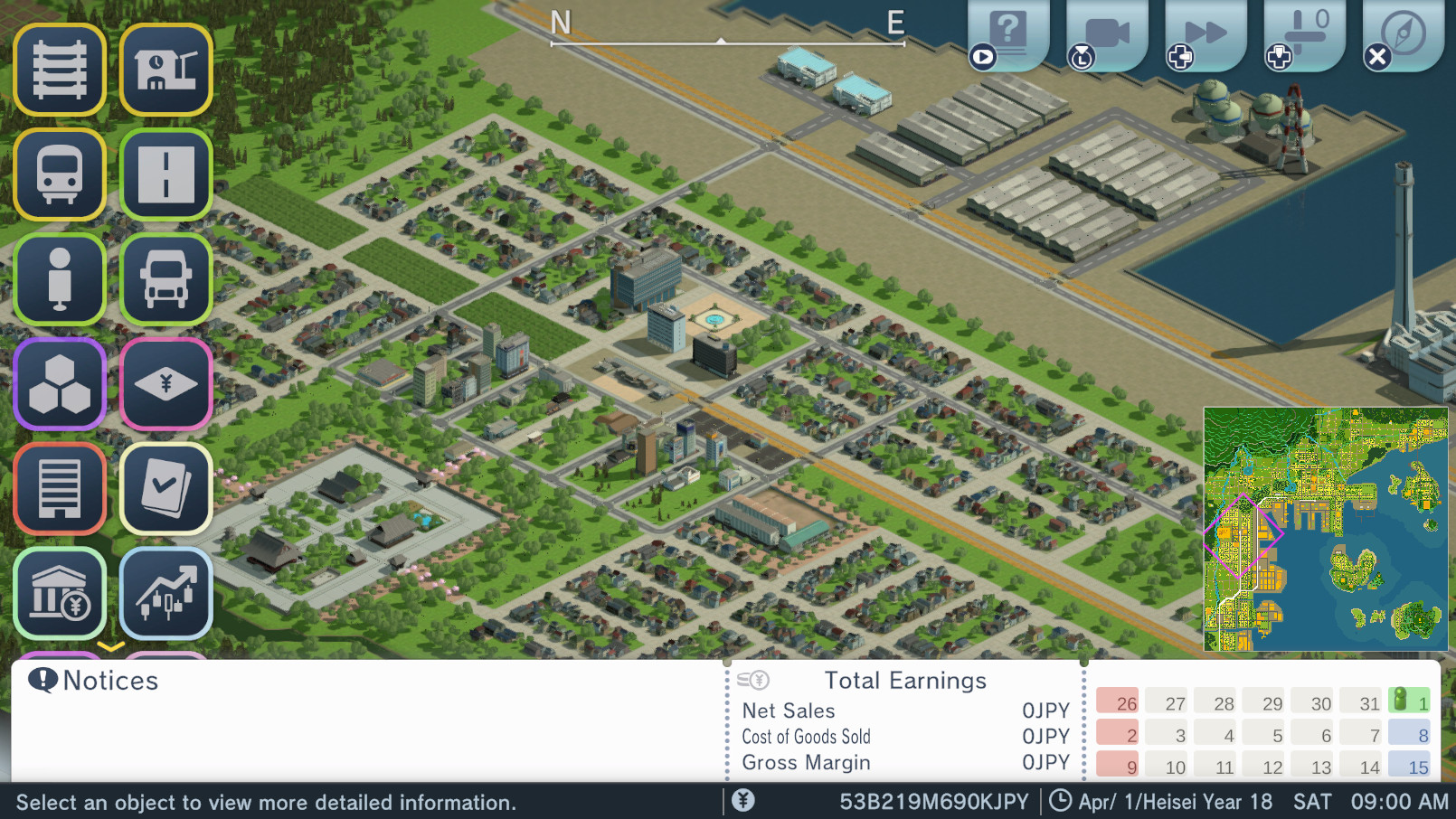Open the plans approval menu
The width and height of the screenshot is (1456, 819).
click(166, 488)
